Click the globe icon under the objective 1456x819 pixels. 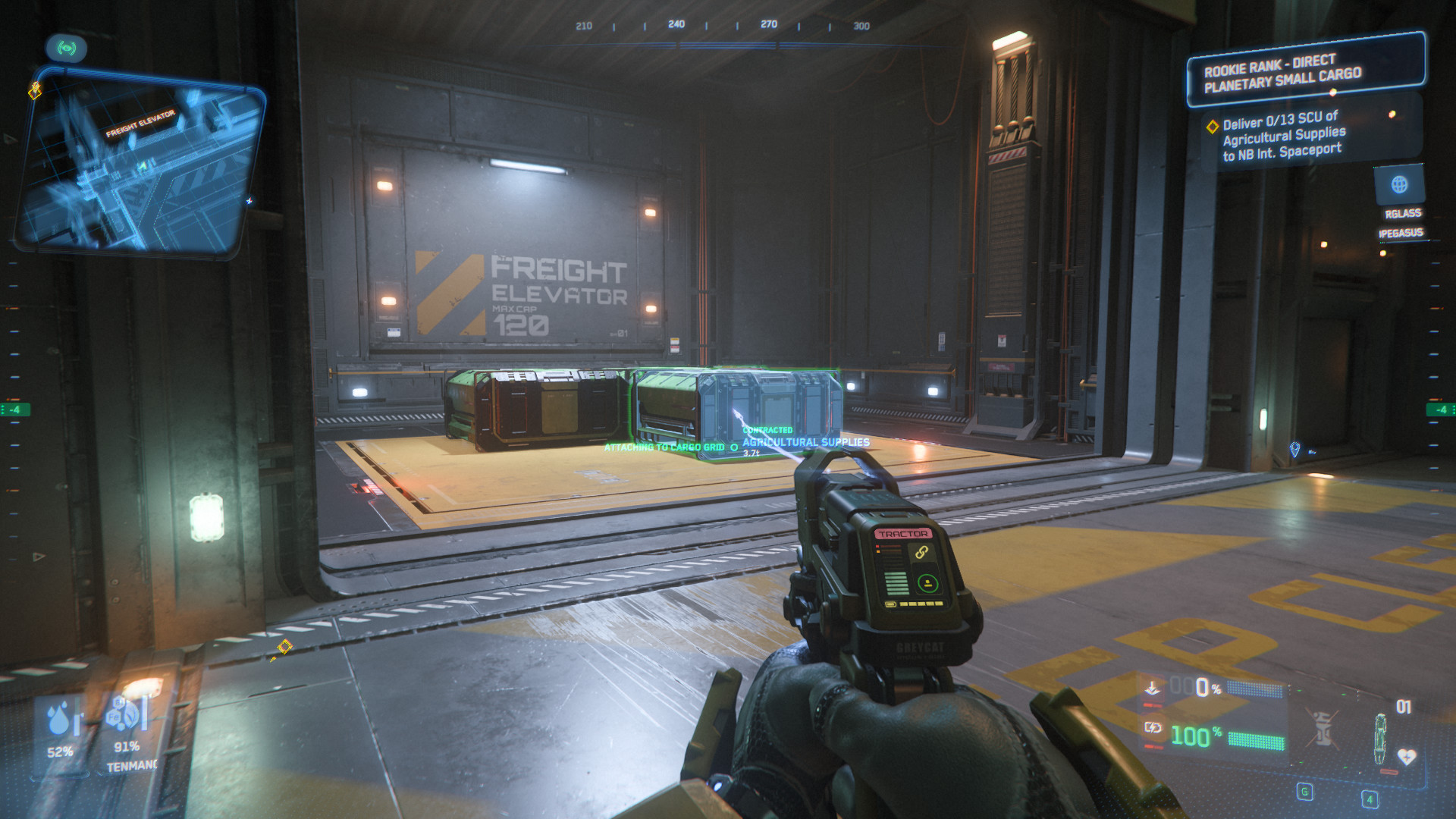[1399, 184]
